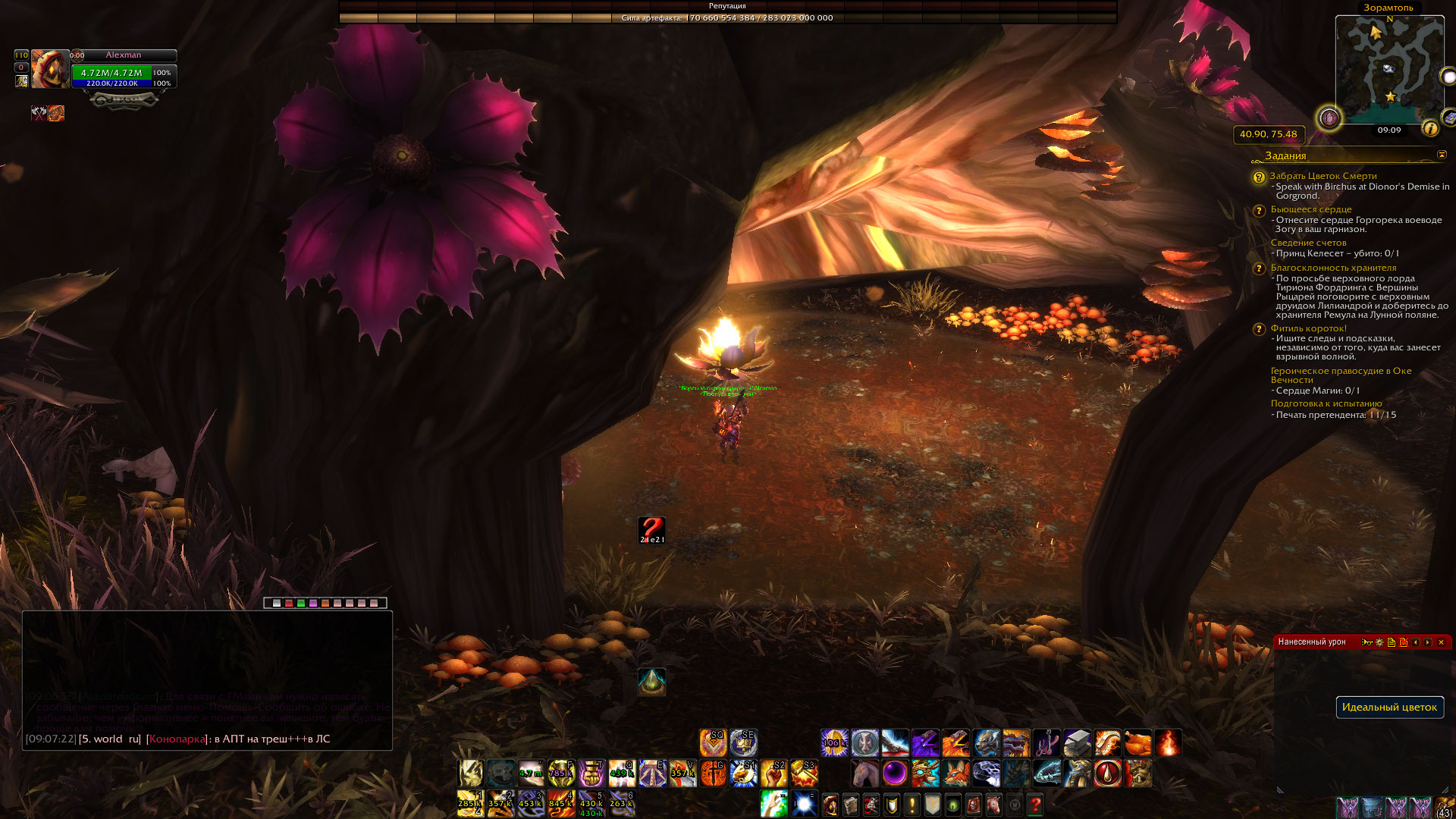Viewport: 1456px width, 819px height.
Task: Open damage meter gear settings
Action: (1379, 642)
